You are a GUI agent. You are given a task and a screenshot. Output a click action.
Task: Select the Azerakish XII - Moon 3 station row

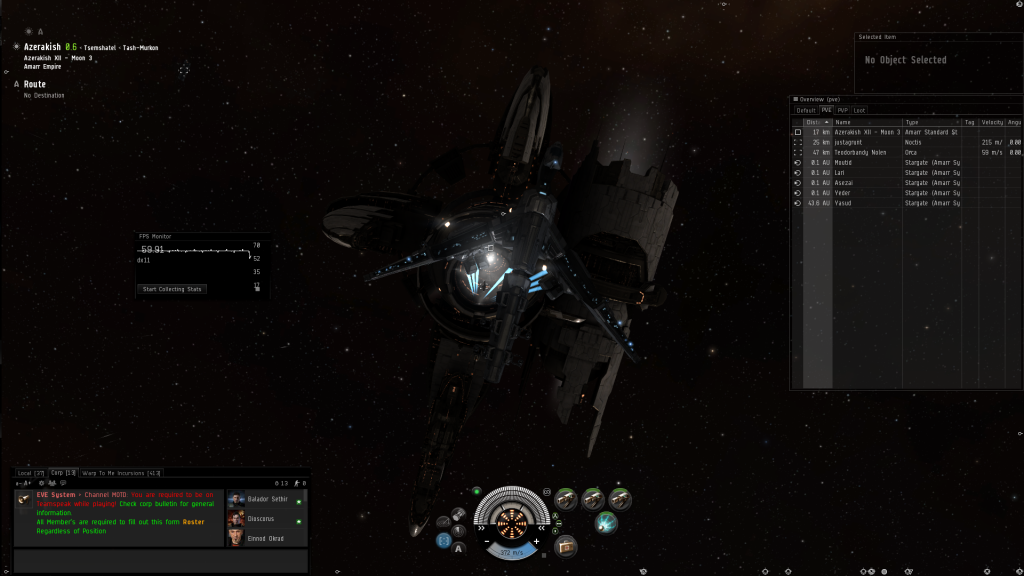(x=866, y=132)
